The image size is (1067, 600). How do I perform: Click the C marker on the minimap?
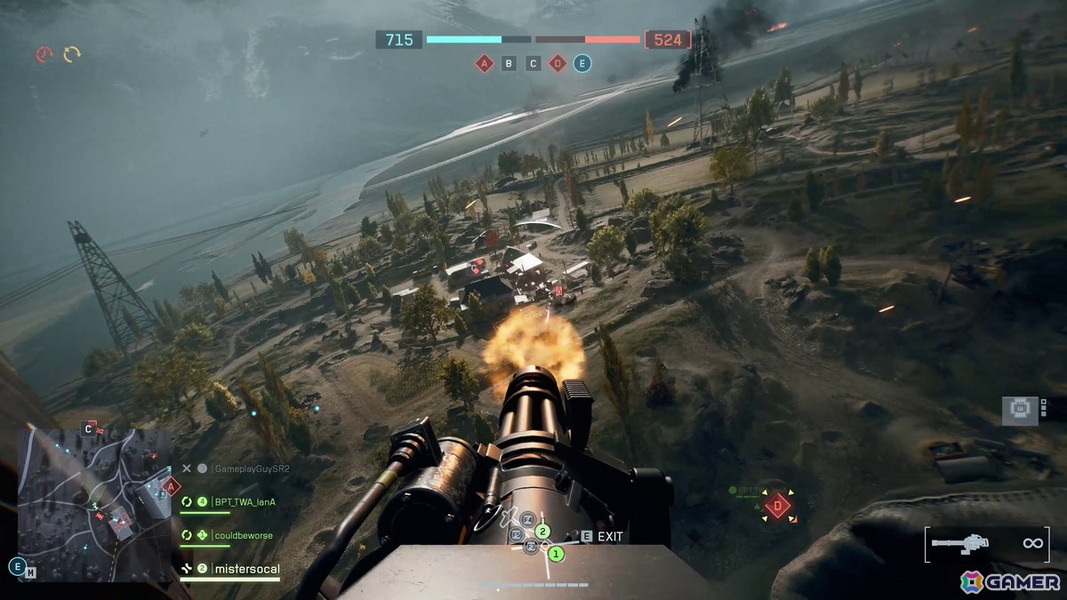pyautogui.click(x=90, y=429)
